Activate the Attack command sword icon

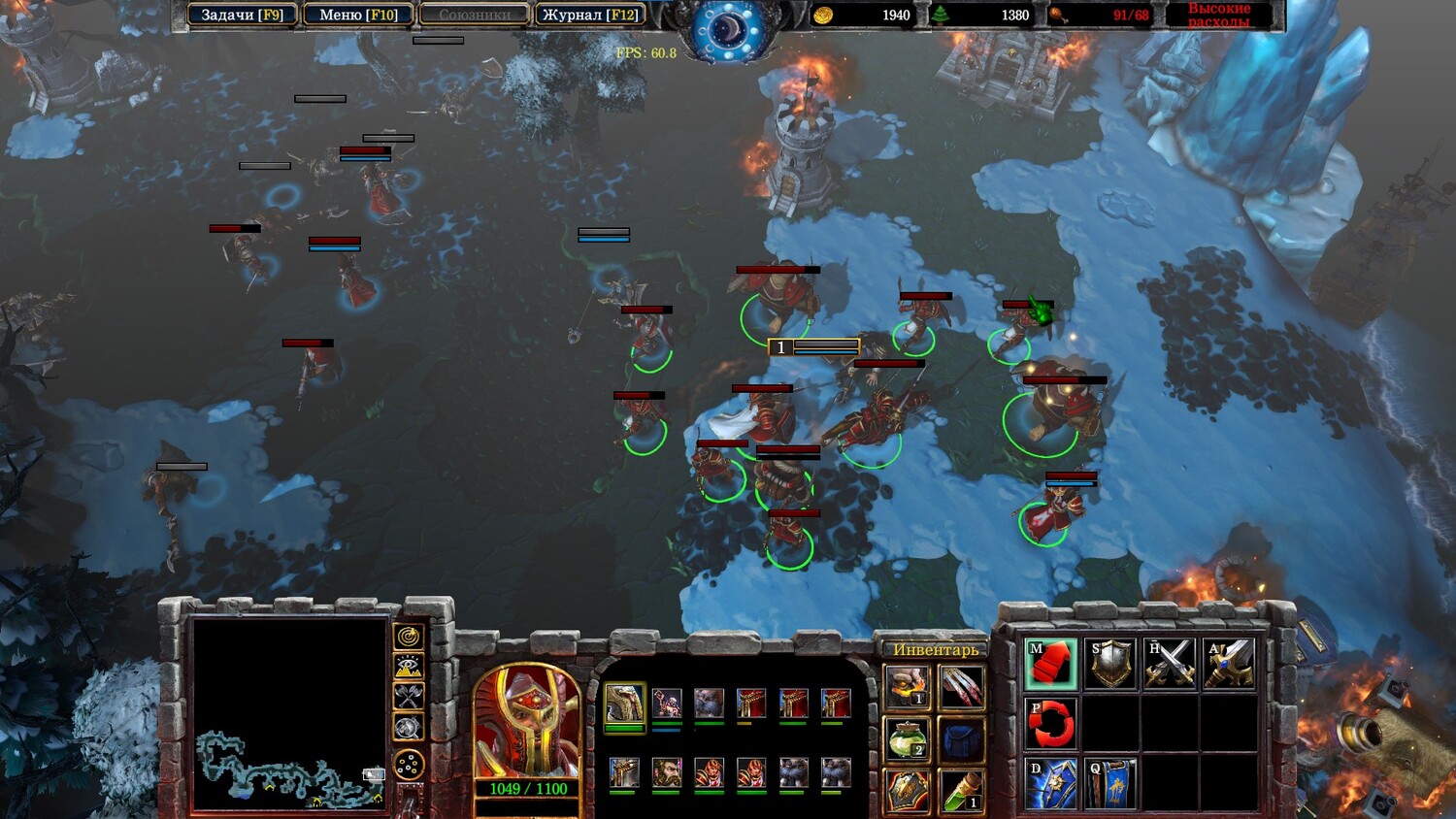click(x=1229, y=665)
